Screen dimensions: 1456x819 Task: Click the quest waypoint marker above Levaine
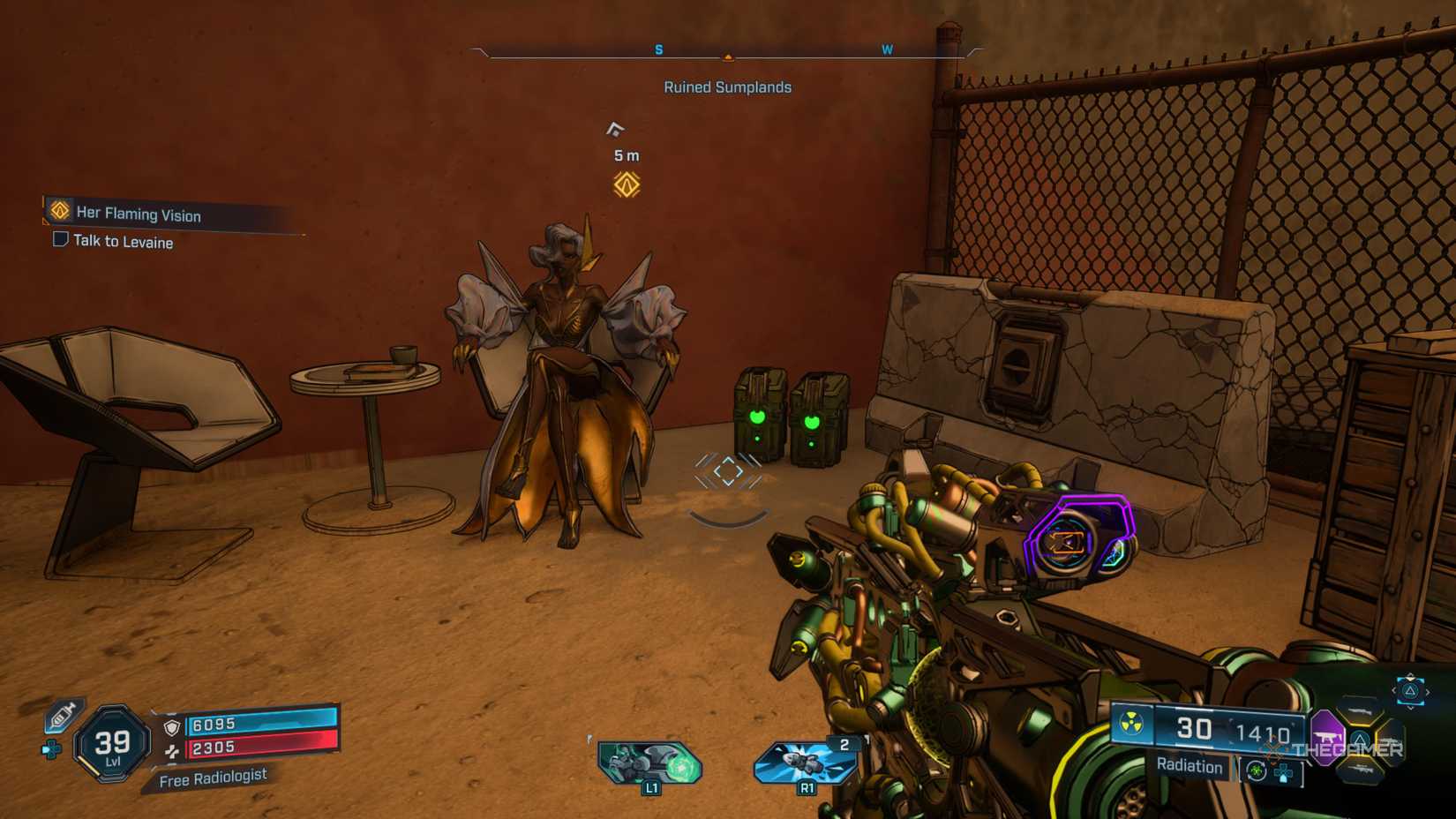click(627, 184)
